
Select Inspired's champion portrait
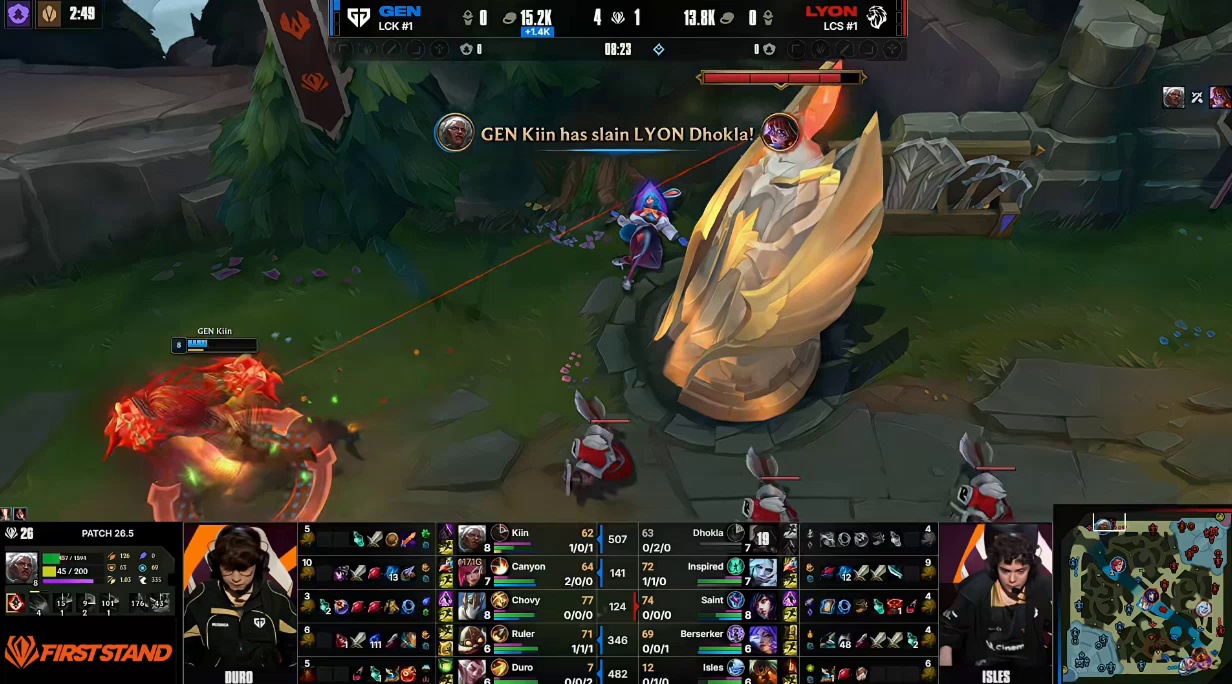pyautogui.click(x=763, y=573)
